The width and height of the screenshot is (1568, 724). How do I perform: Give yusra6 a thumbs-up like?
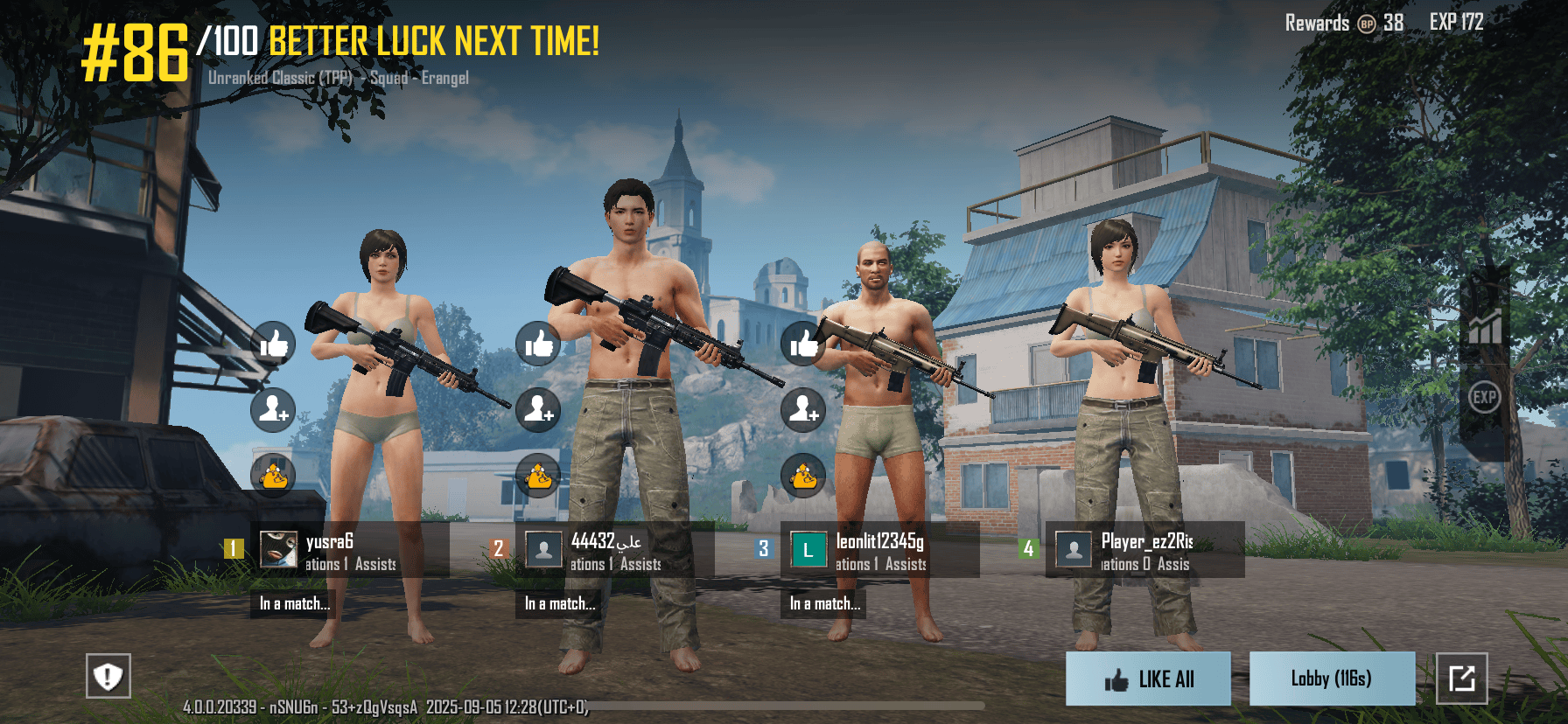point(273,344)
